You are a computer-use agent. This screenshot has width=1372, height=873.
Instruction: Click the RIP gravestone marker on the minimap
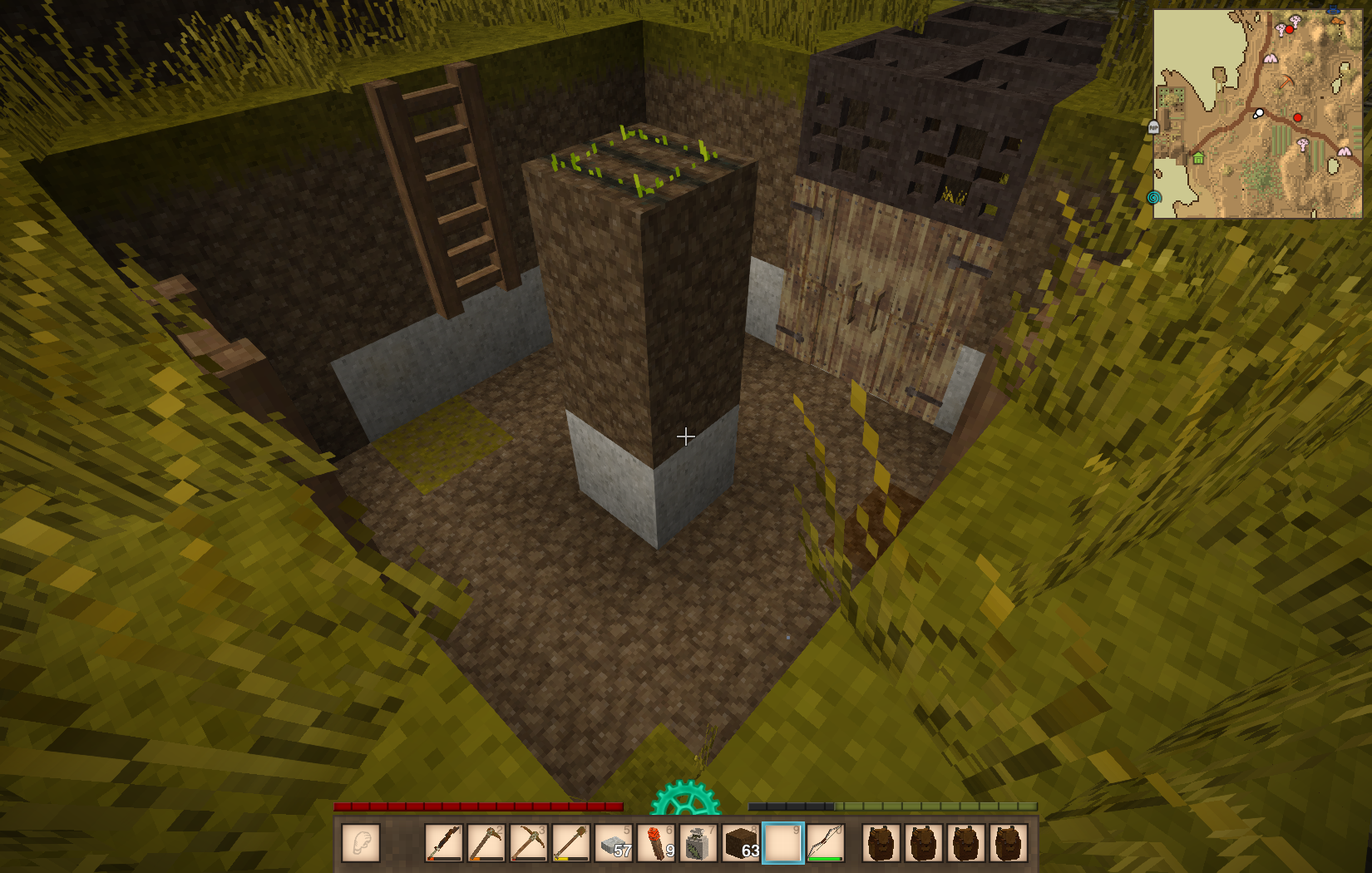pos(1153,127)
